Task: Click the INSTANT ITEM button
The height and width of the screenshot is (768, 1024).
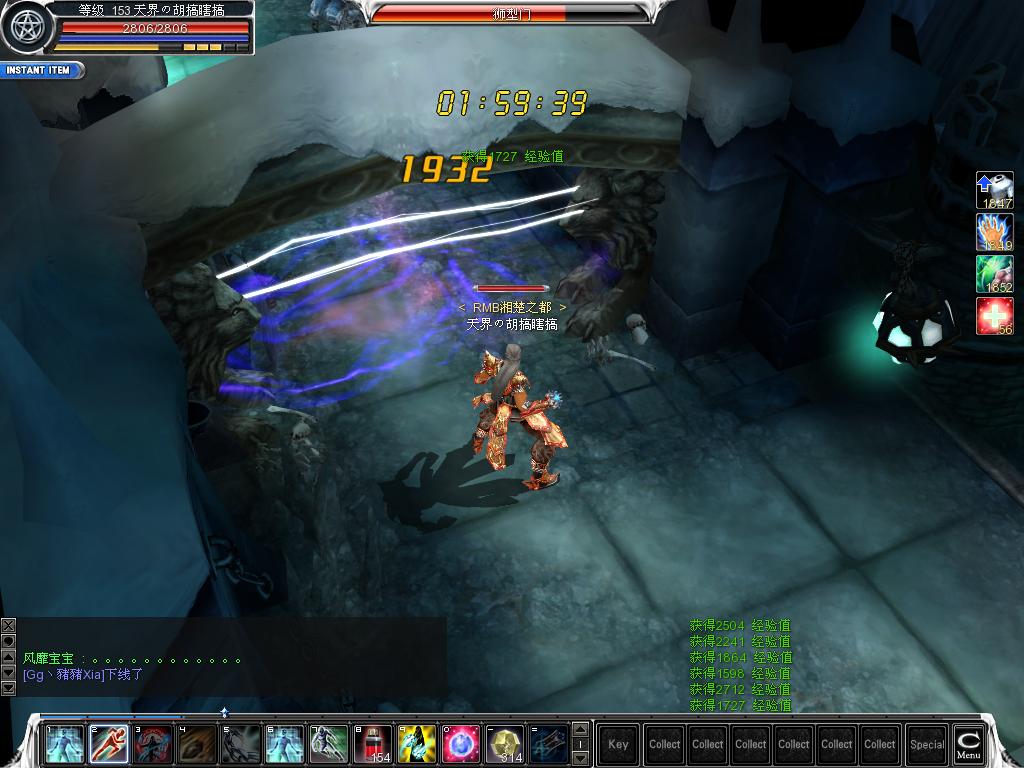Action: 40,71
